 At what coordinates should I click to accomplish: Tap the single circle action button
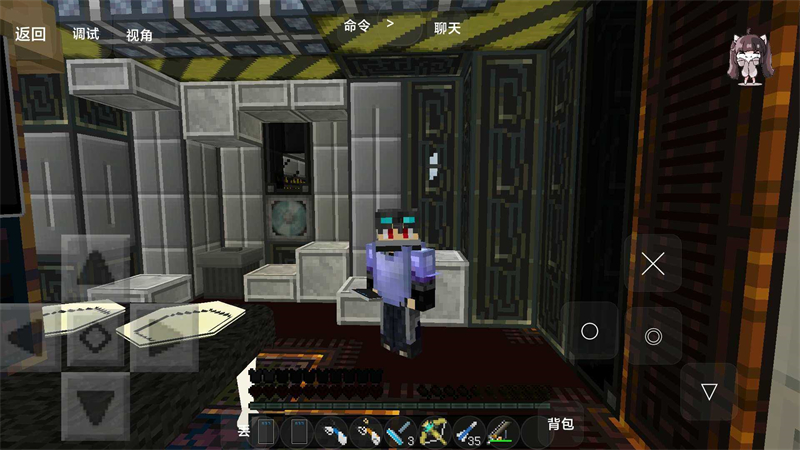point(589,332)
